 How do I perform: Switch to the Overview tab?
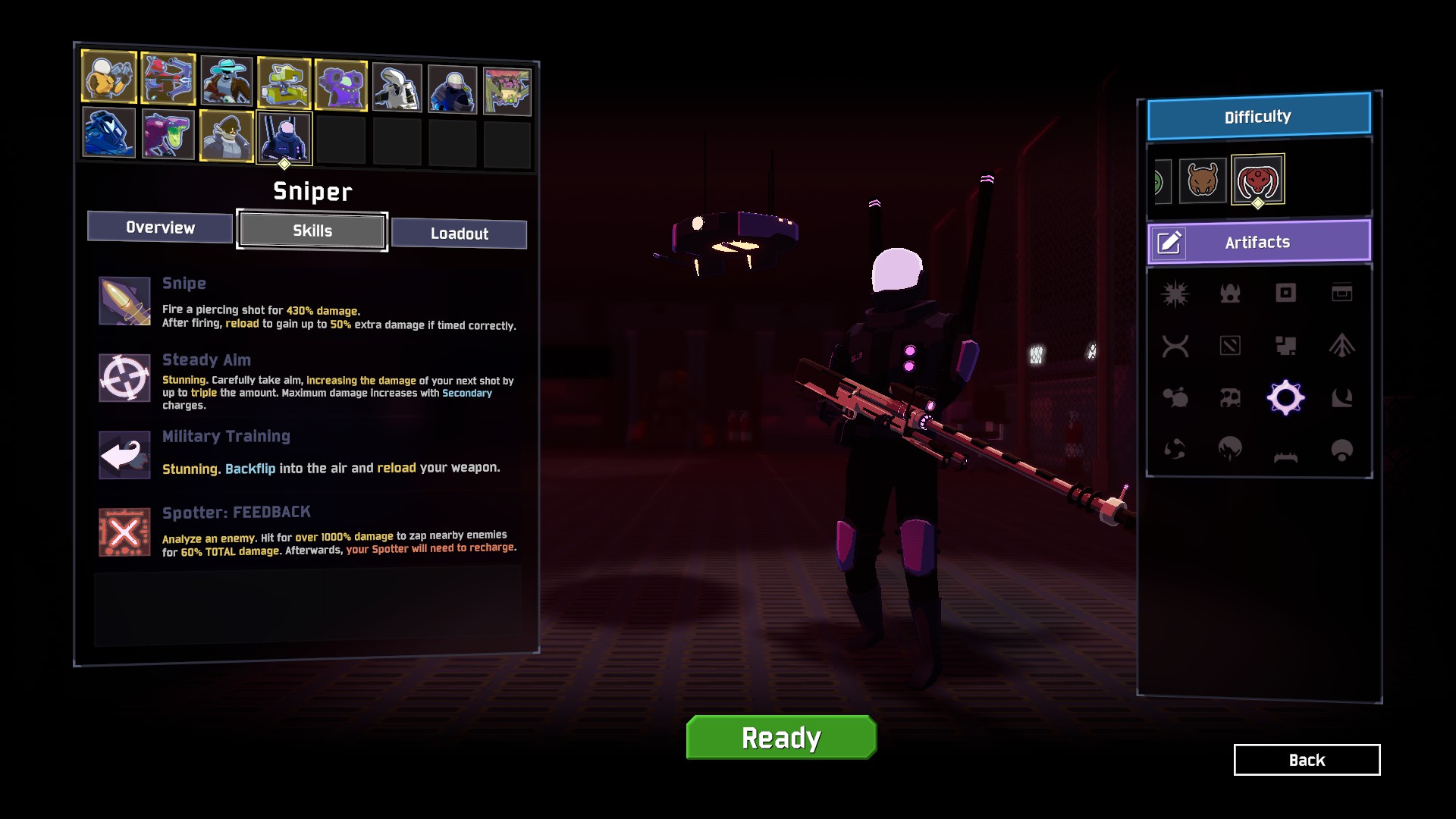coord(160,227)
